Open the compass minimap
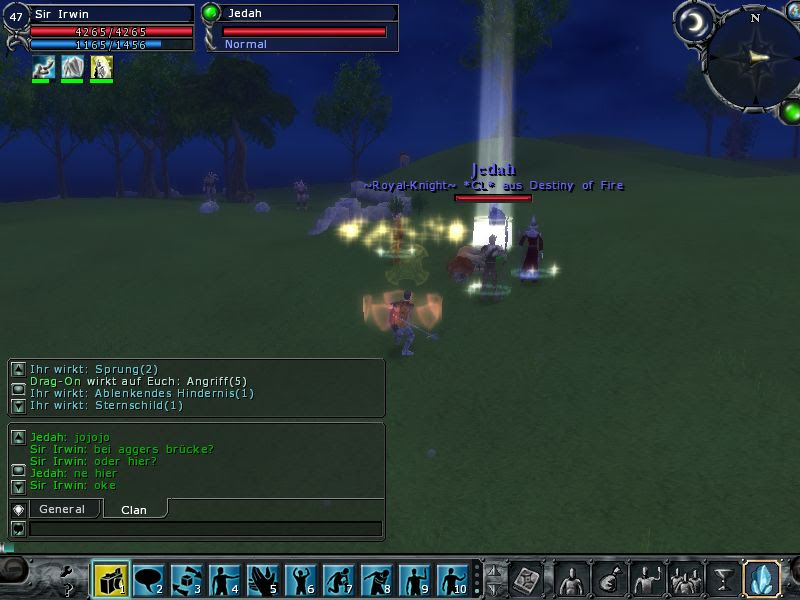 coord(754,56)
